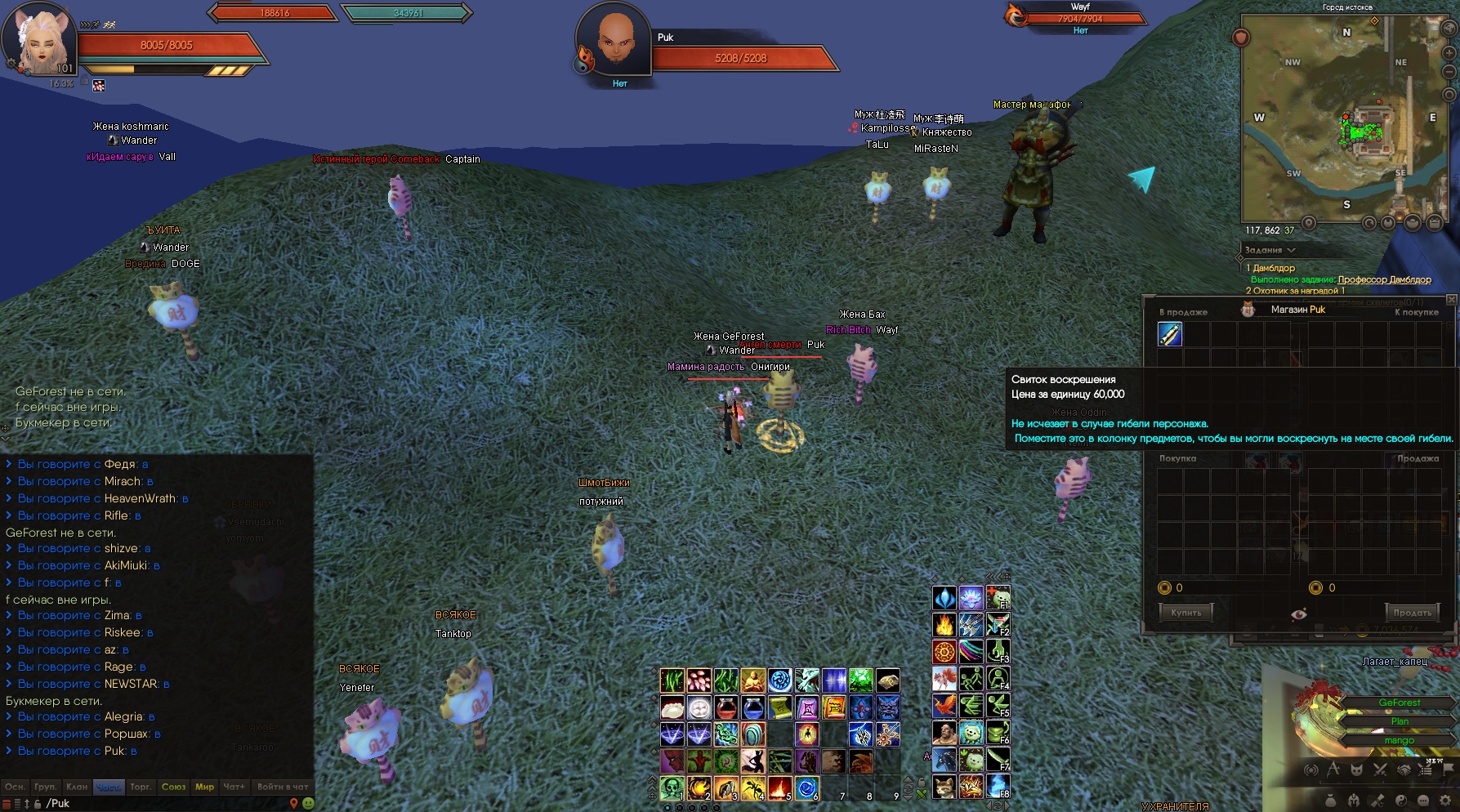Select the Puk target portrait

(x=614, y=41)
